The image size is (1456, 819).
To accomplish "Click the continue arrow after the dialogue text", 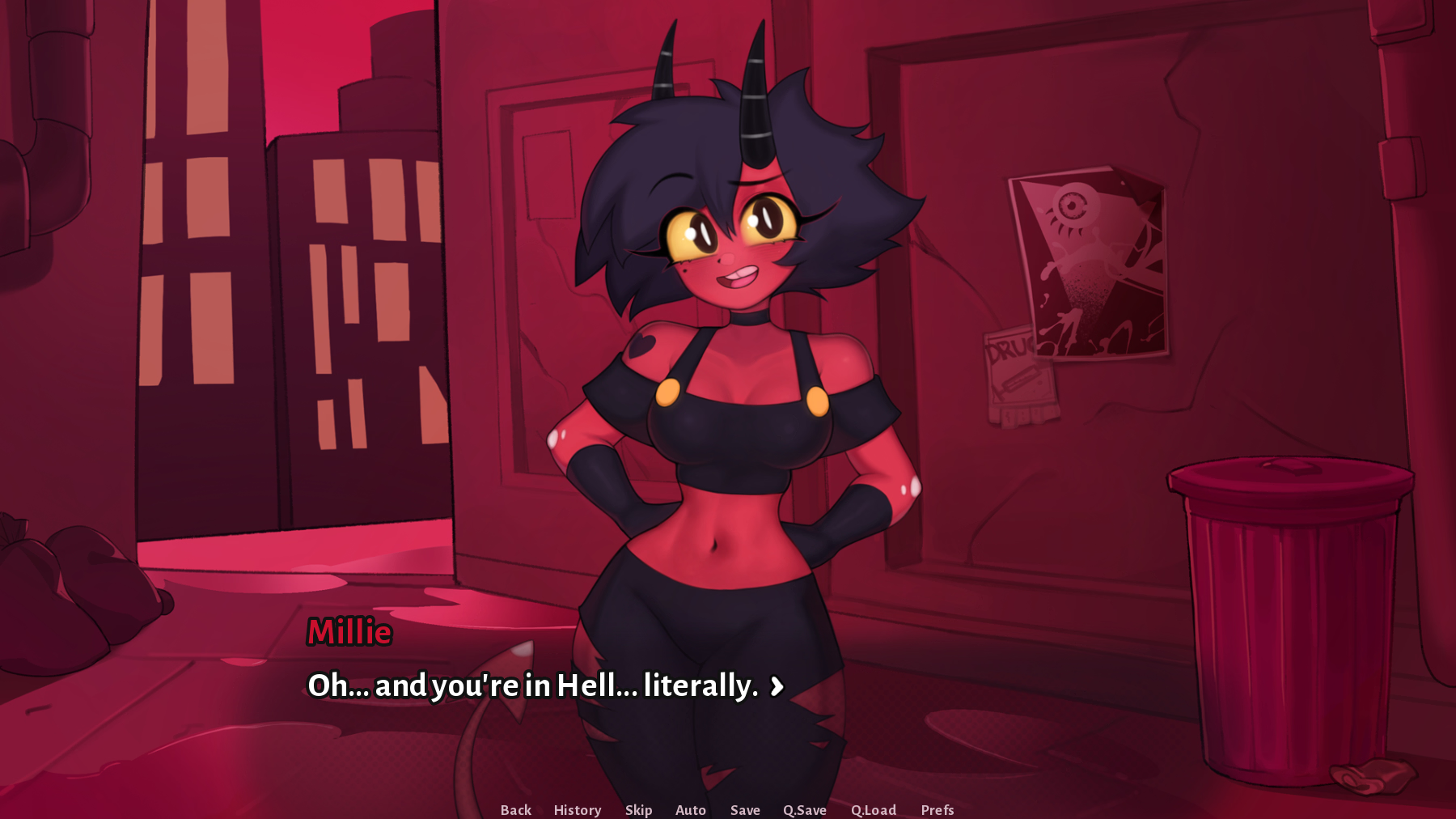I will click(777, 687).
